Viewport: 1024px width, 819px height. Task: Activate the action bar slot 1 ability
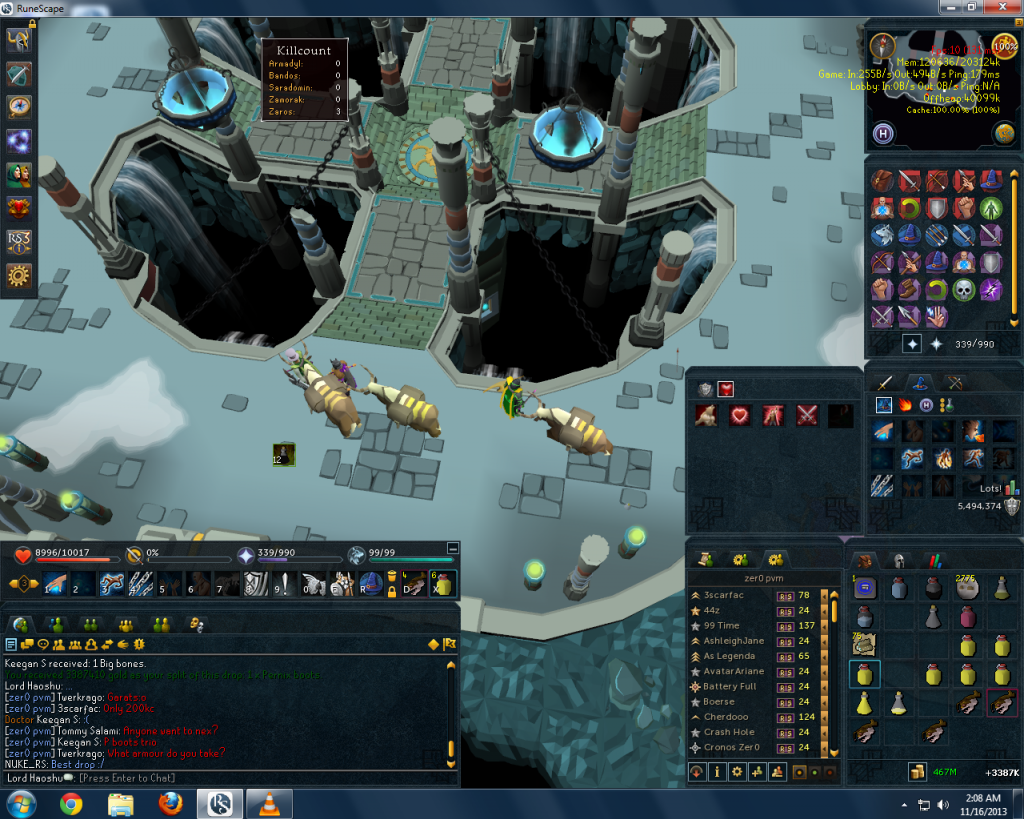coord(56,584)
